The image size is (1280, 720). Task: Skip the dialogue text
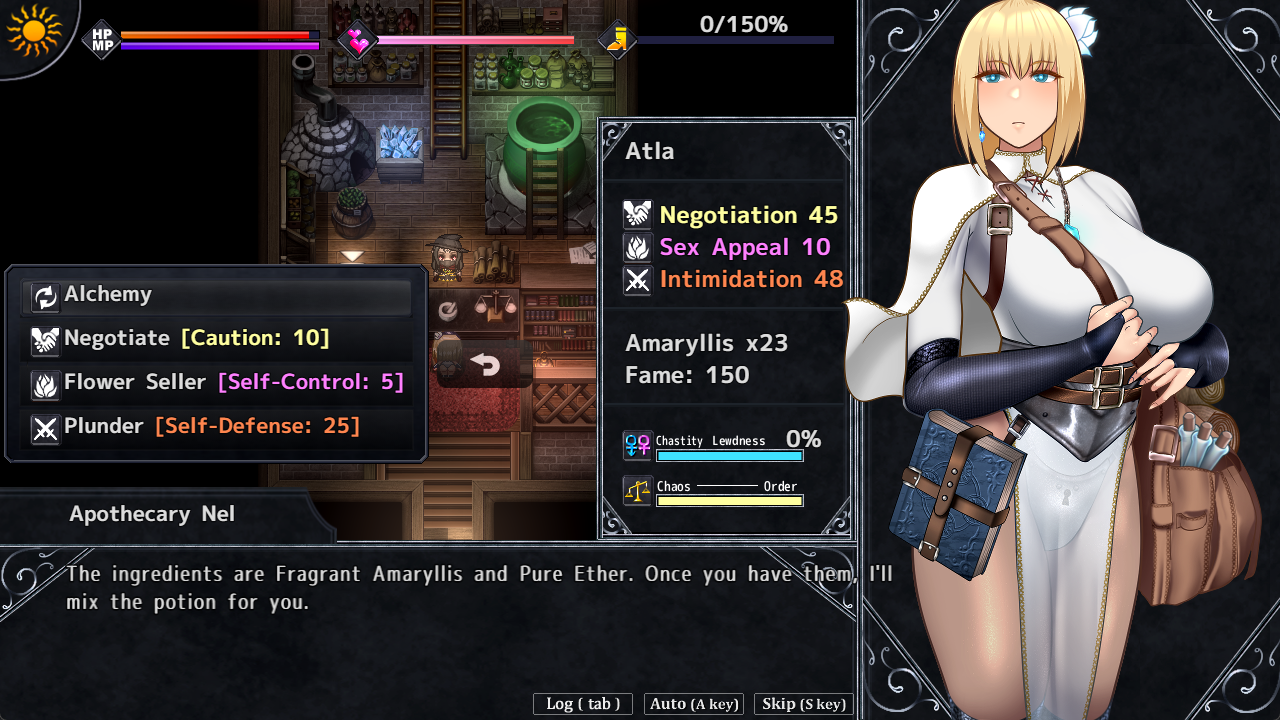[804, 704]
